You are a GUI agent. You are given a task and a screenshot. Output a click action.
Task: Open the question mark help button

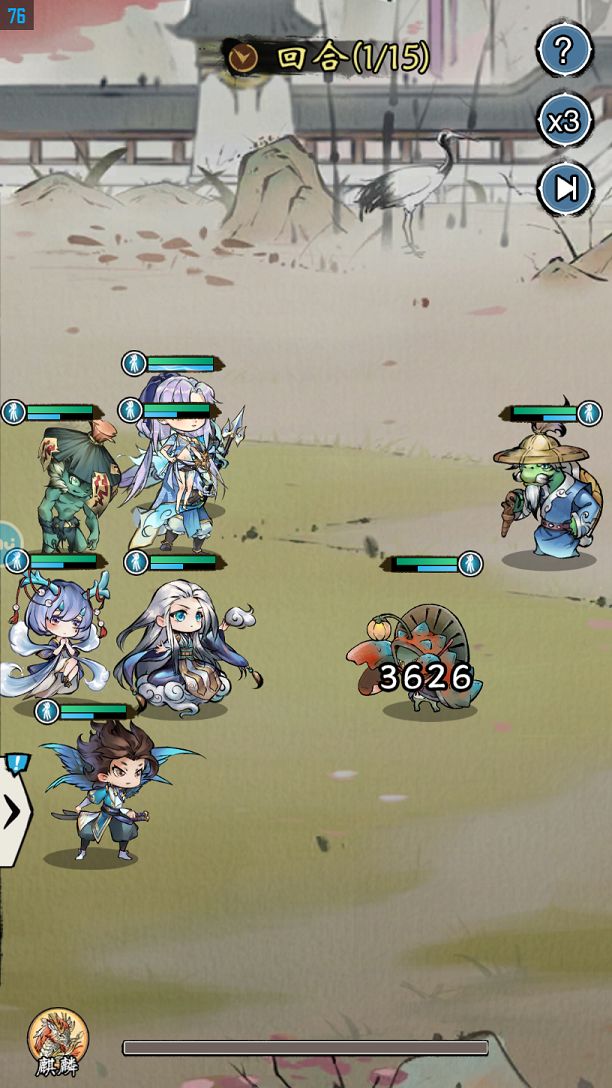click(564, 50)
